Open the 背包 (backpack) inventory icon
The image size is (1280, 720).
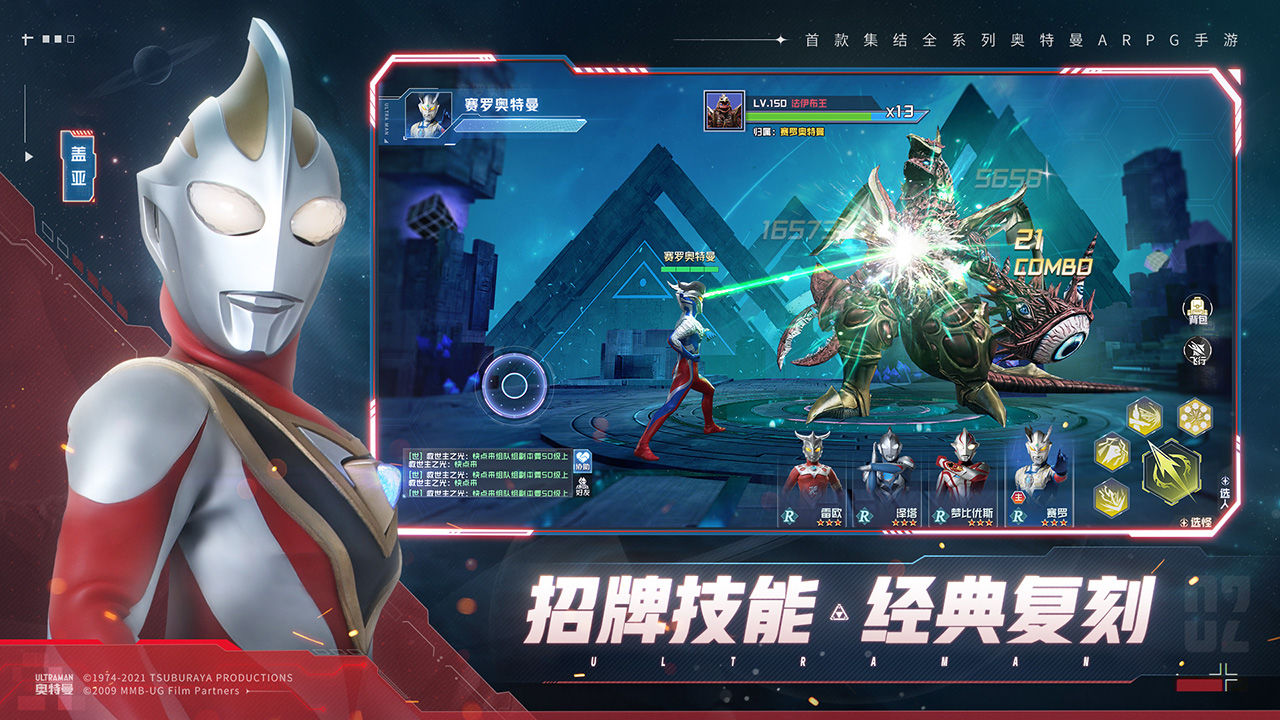pos(1196,307)
